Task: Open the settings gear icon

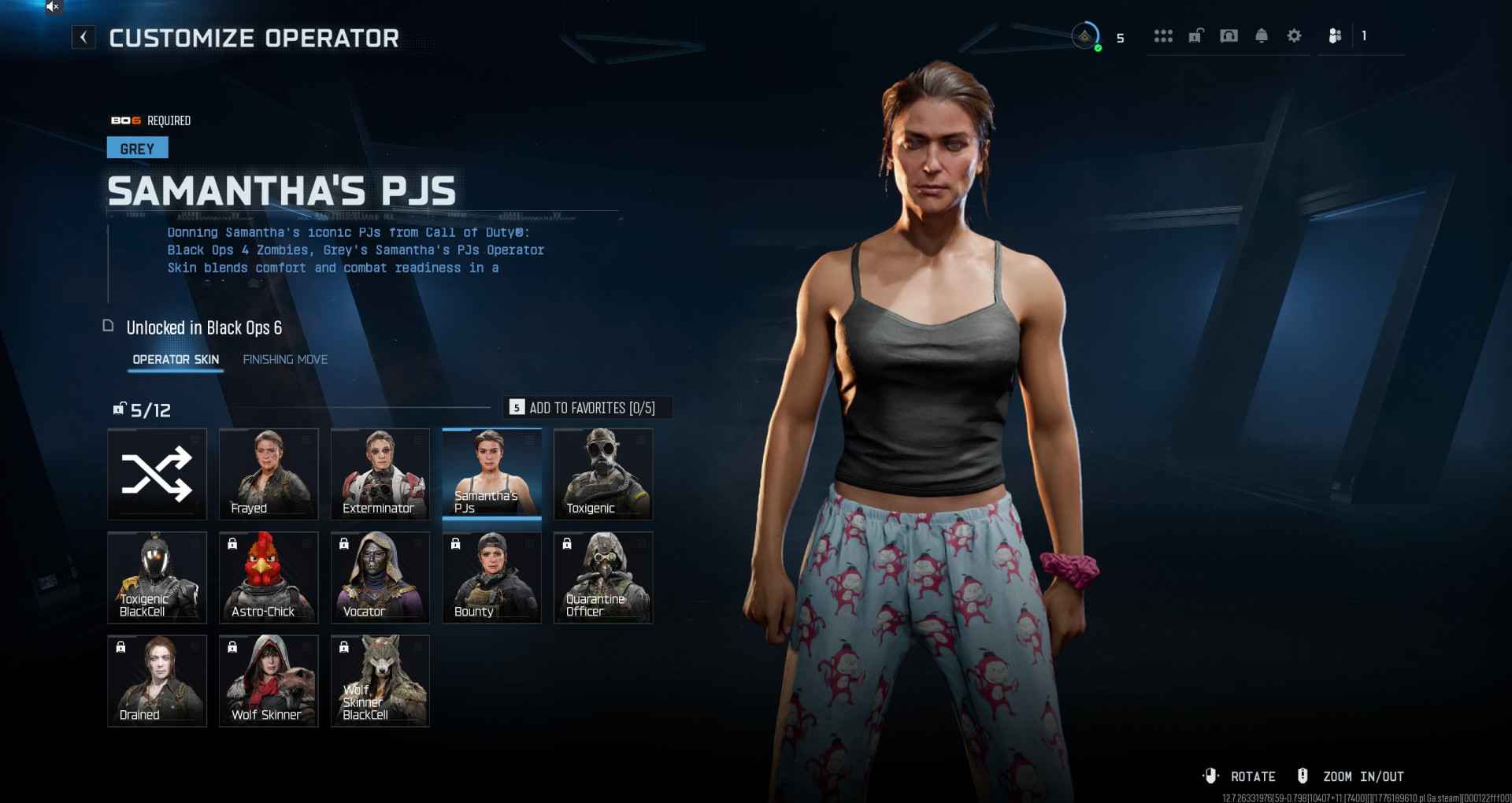Action: 1294,36
